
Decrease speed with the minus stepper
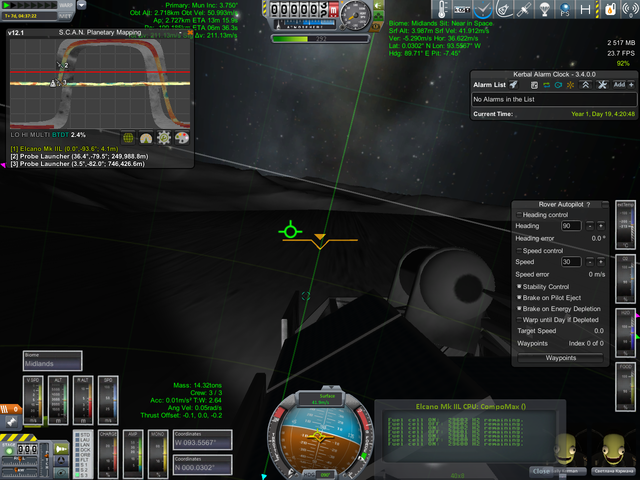click(589, 262)
